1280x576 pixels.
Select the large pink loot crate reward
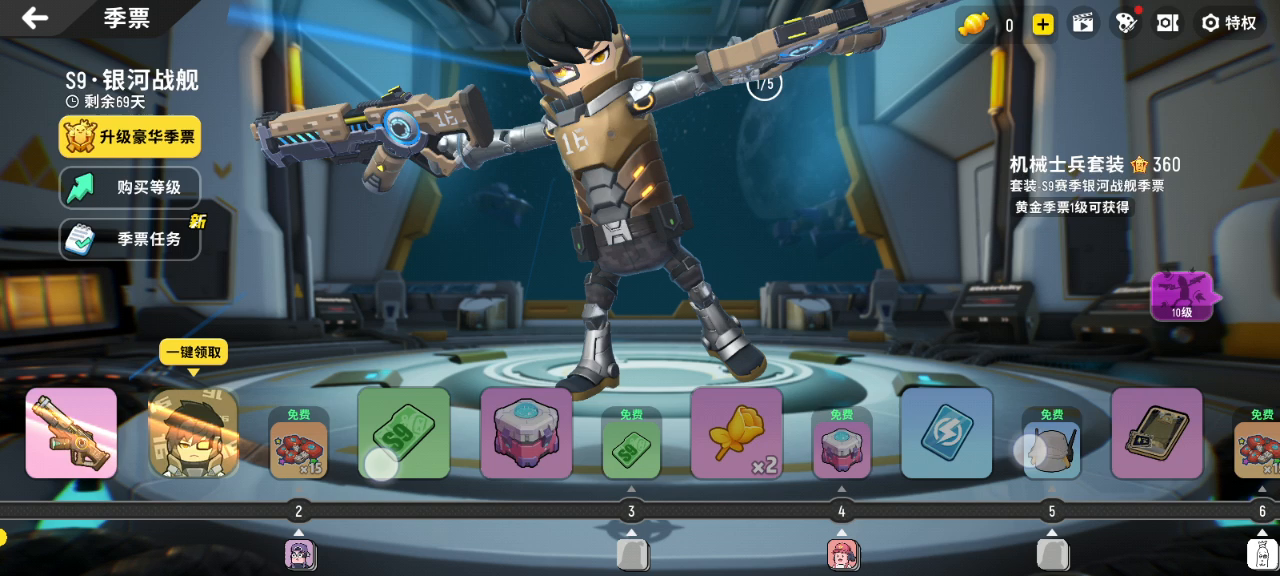pos(526,433)
